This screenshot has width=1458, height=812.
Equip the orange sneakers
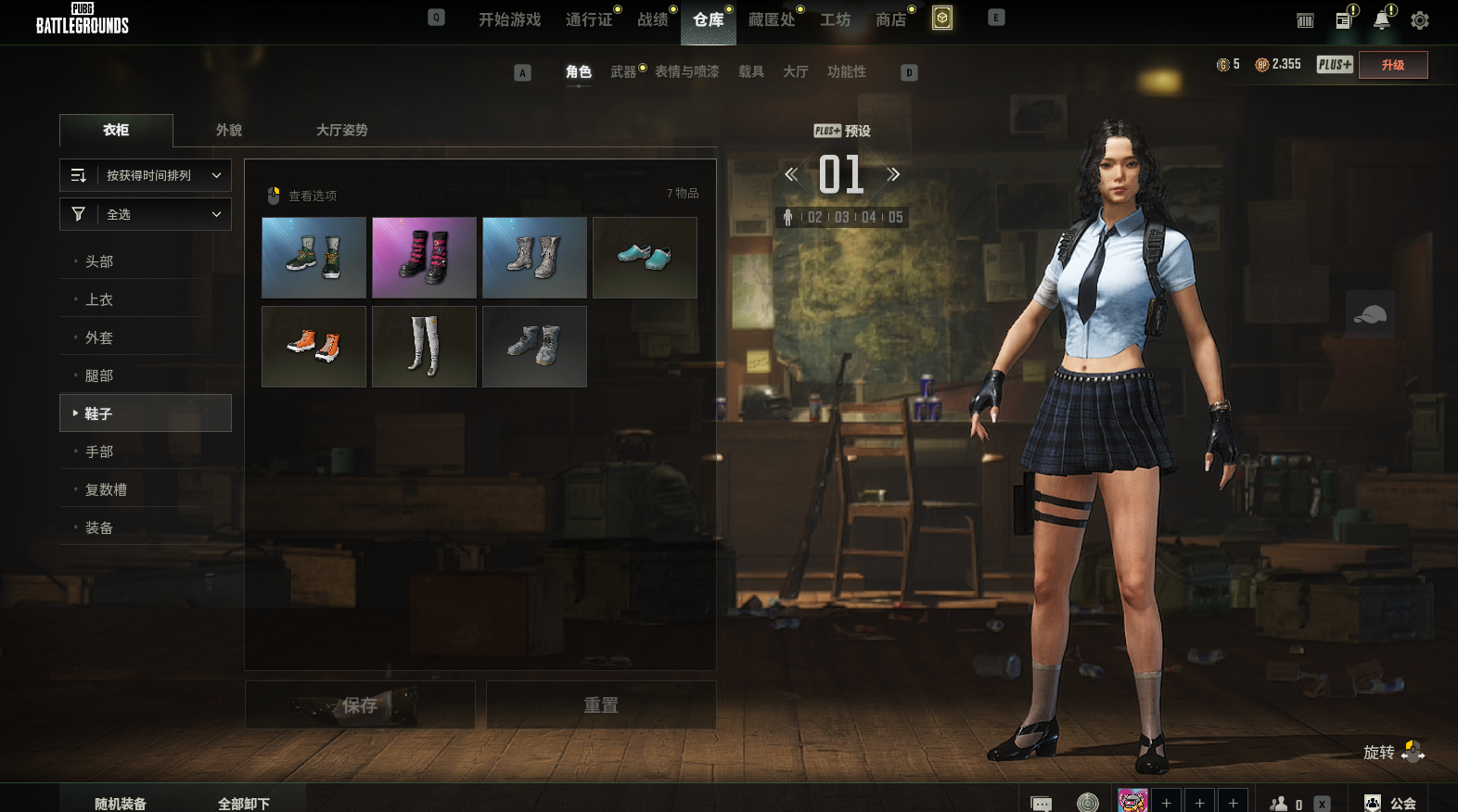tap(313, 347)
